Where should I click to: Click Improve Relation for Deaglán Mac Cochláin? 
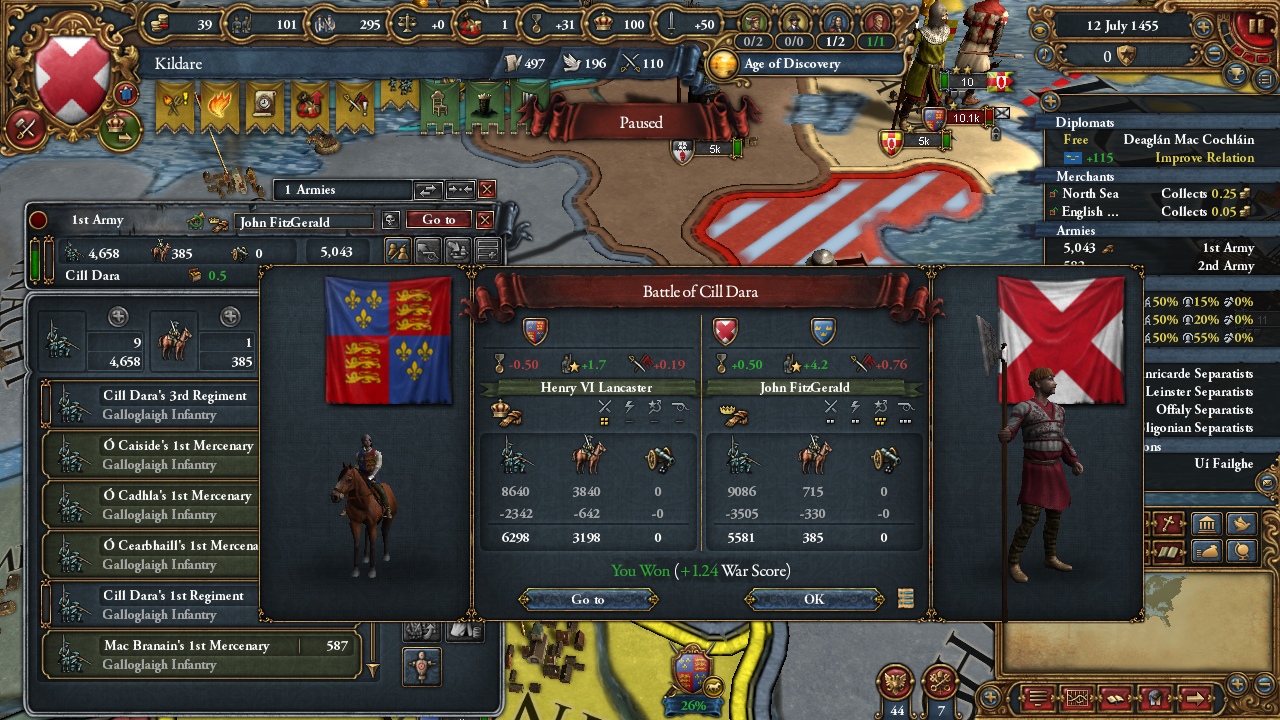click(1203, 158)
